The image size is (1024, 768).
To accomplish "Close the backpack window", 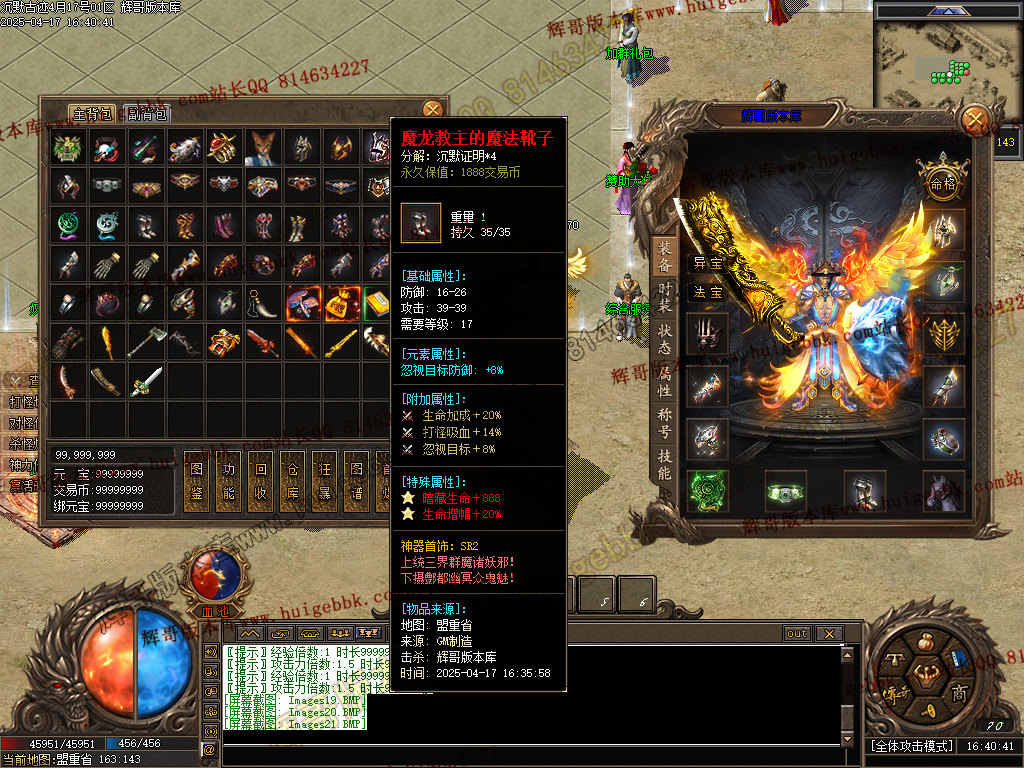I will [x=432, y=110].
